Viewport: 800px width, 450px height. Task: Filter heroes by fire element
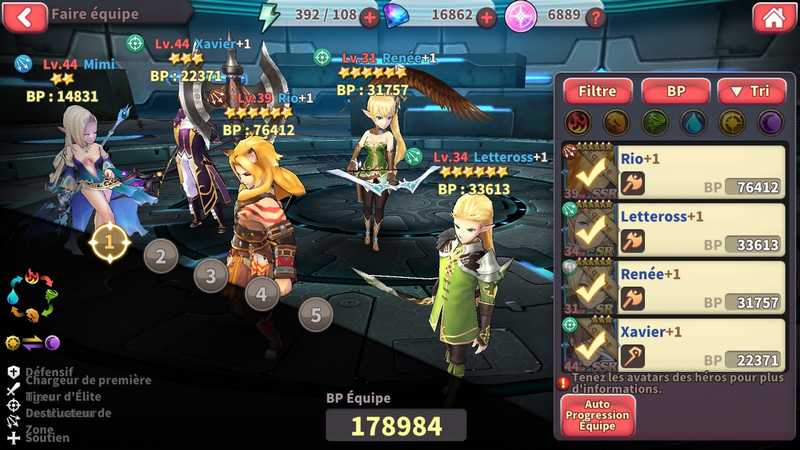[x=576, y=122]
